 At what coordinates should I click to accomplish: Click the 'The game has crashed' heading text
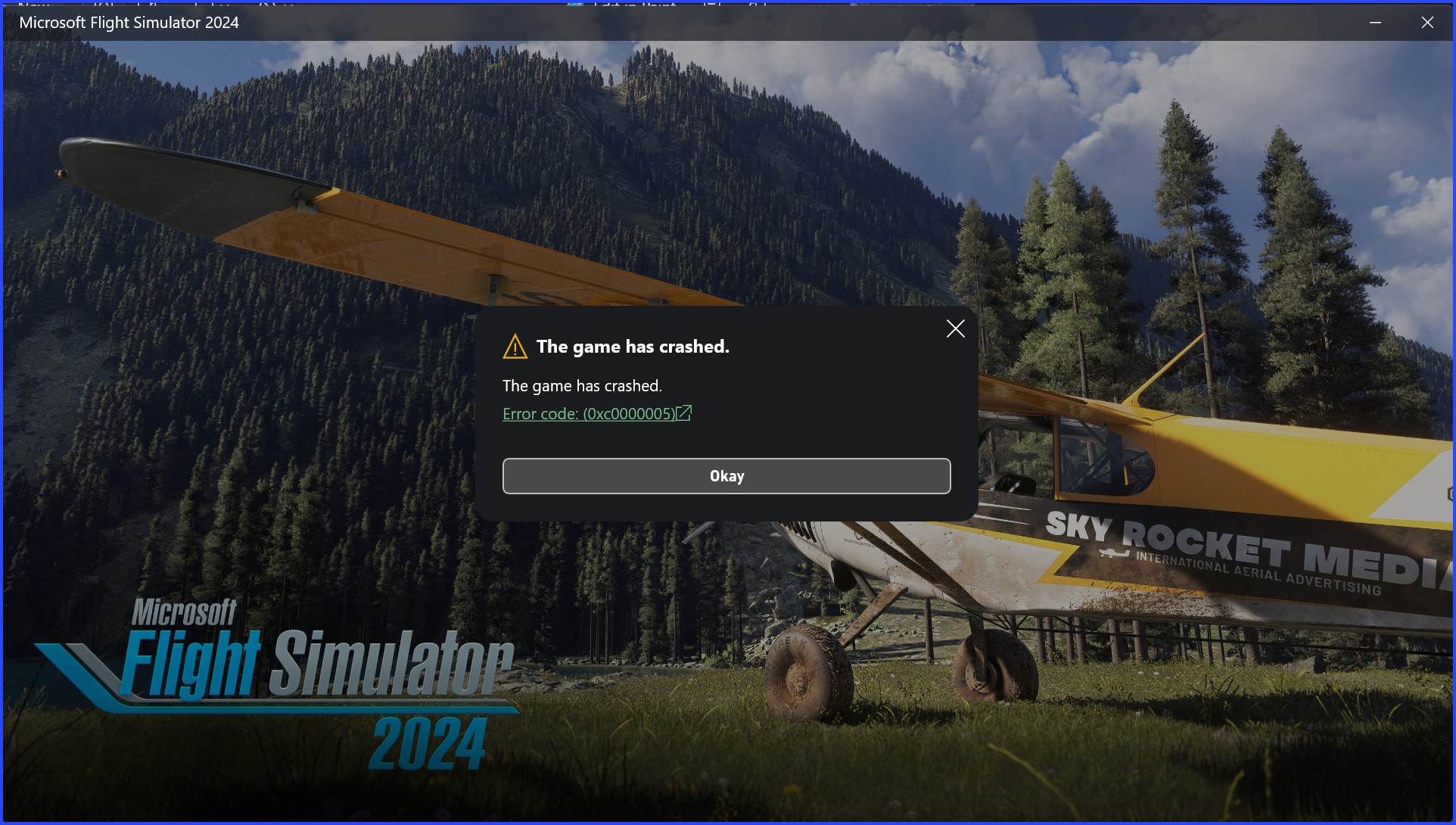[x=633, y=346]
